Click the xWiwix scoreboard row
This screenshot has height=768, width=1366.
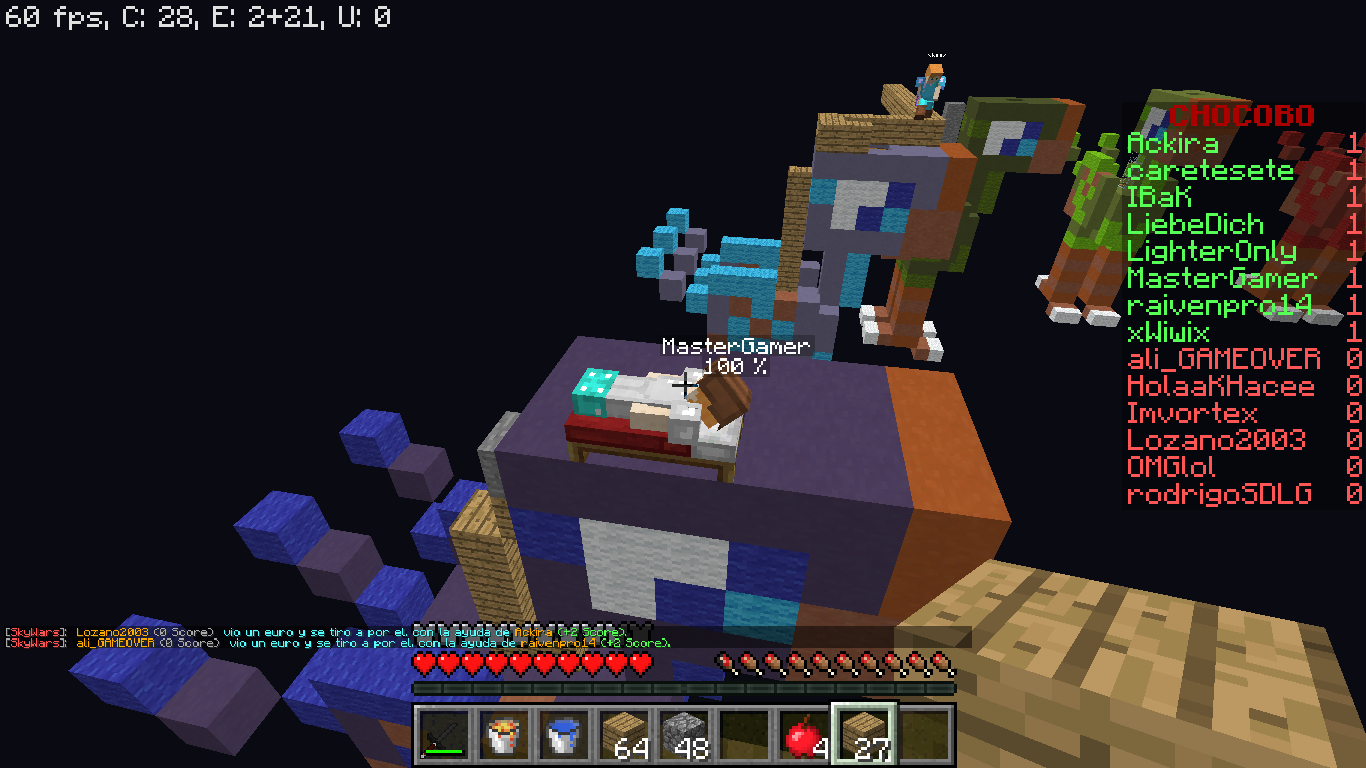click(1168, 332)
